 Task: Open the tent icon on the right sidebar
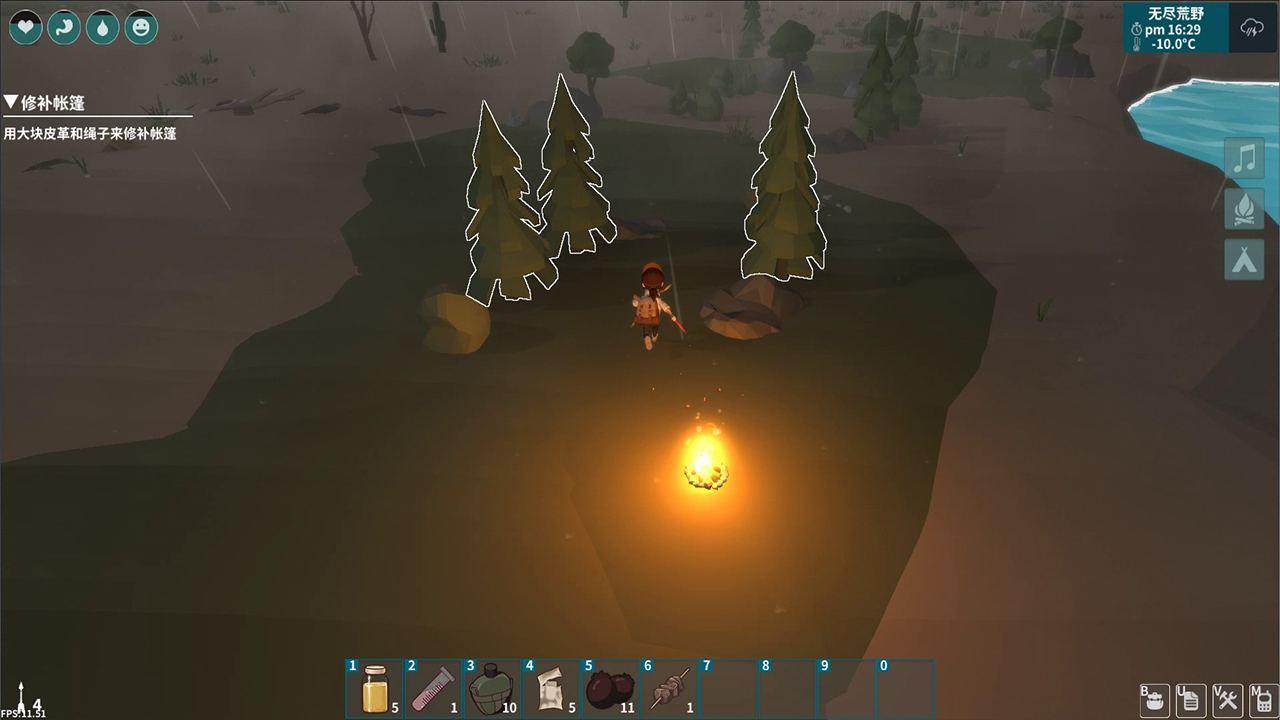1243,260
